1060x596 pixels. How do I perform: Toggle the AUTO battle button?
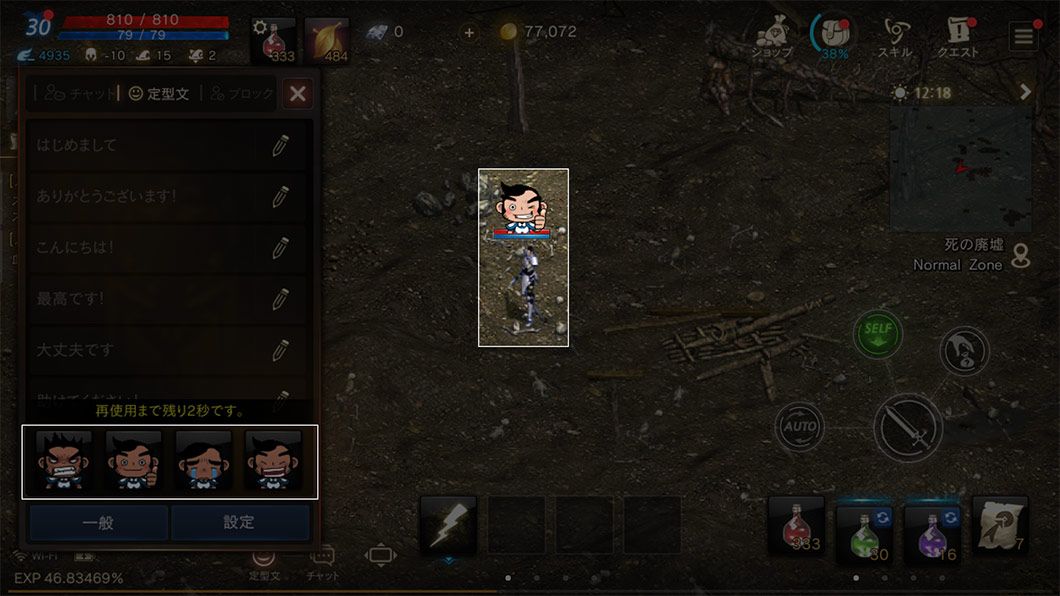coord(799,427)
